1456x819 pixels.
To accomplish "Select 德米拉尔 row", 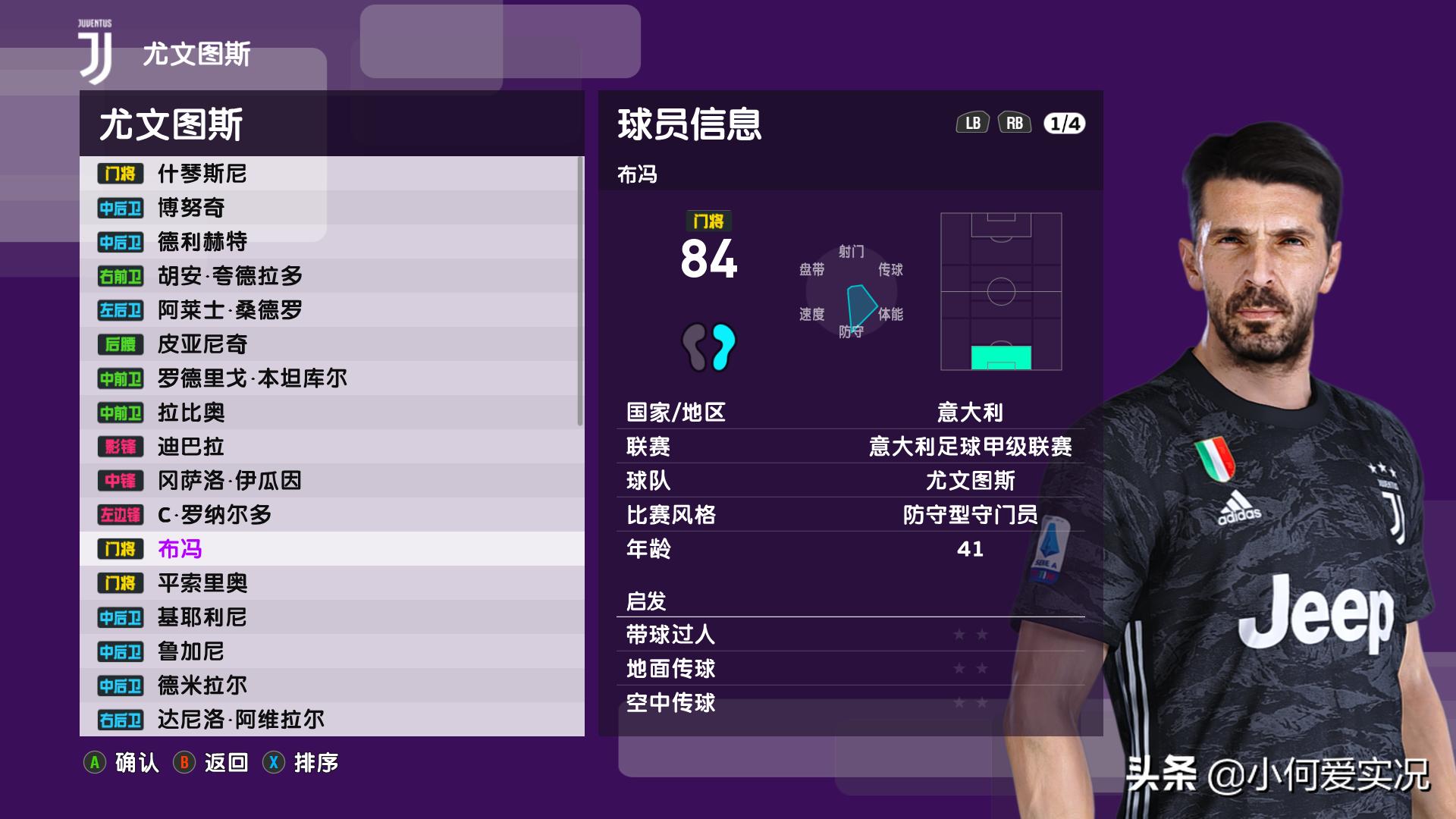I will tap(331, 686).
